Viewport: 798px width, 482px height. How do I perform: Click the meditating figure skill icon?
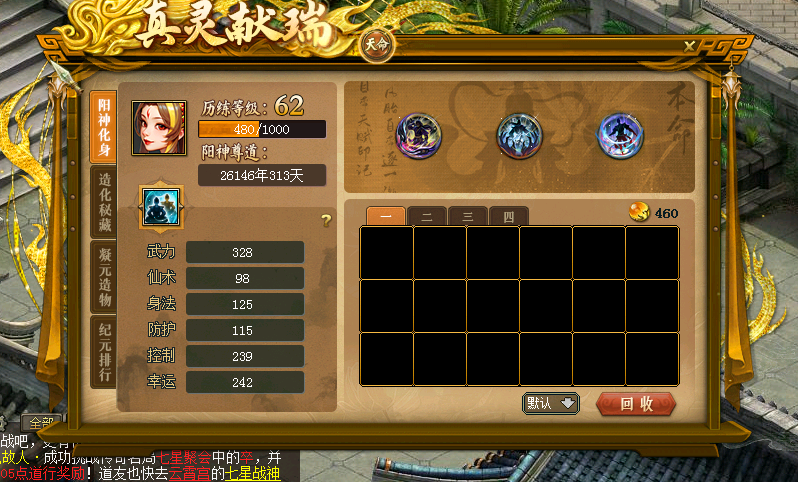pos(158,204)
